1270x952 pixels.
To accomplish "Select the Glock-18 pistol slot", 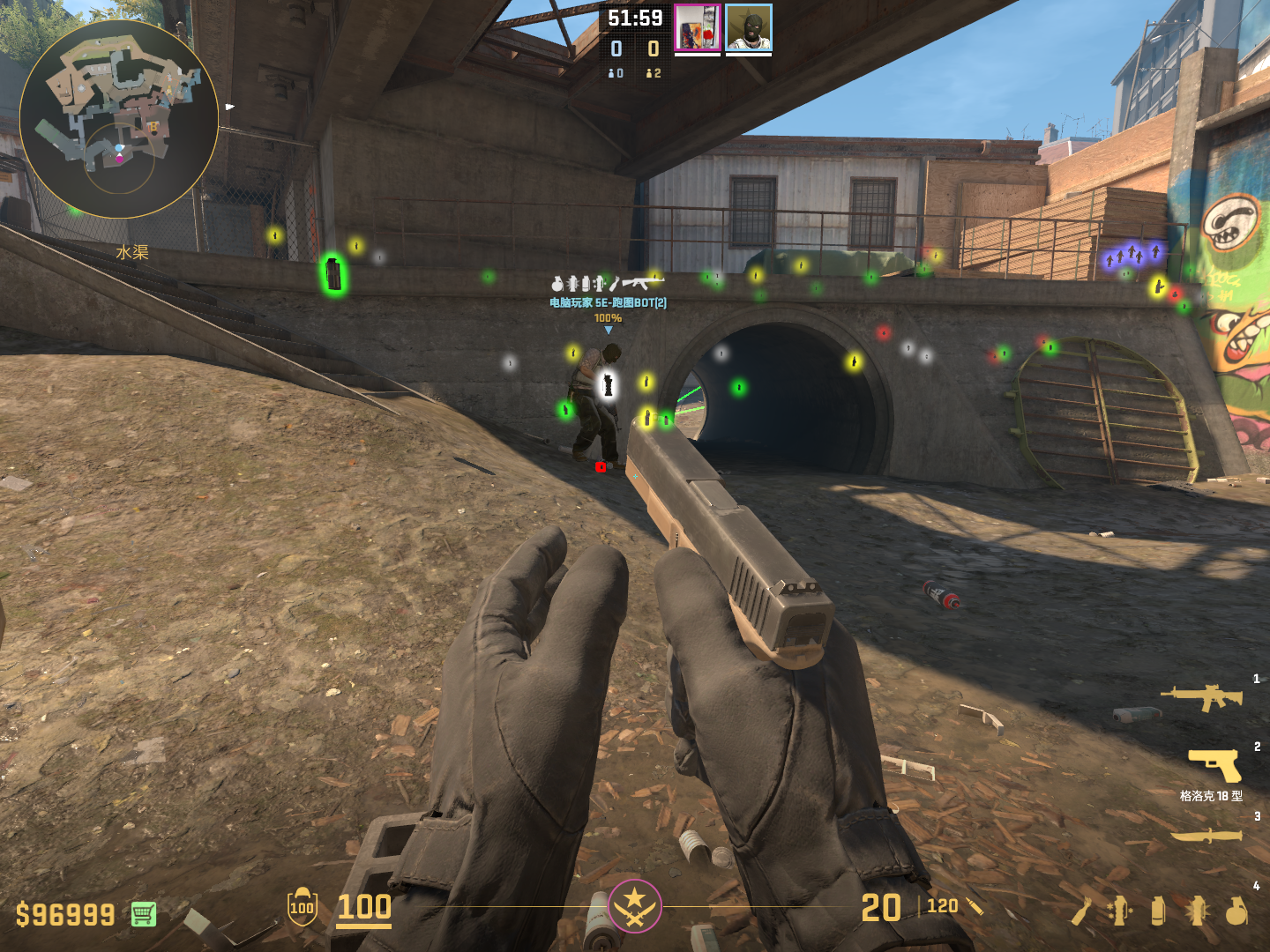I will point(1214,765).
